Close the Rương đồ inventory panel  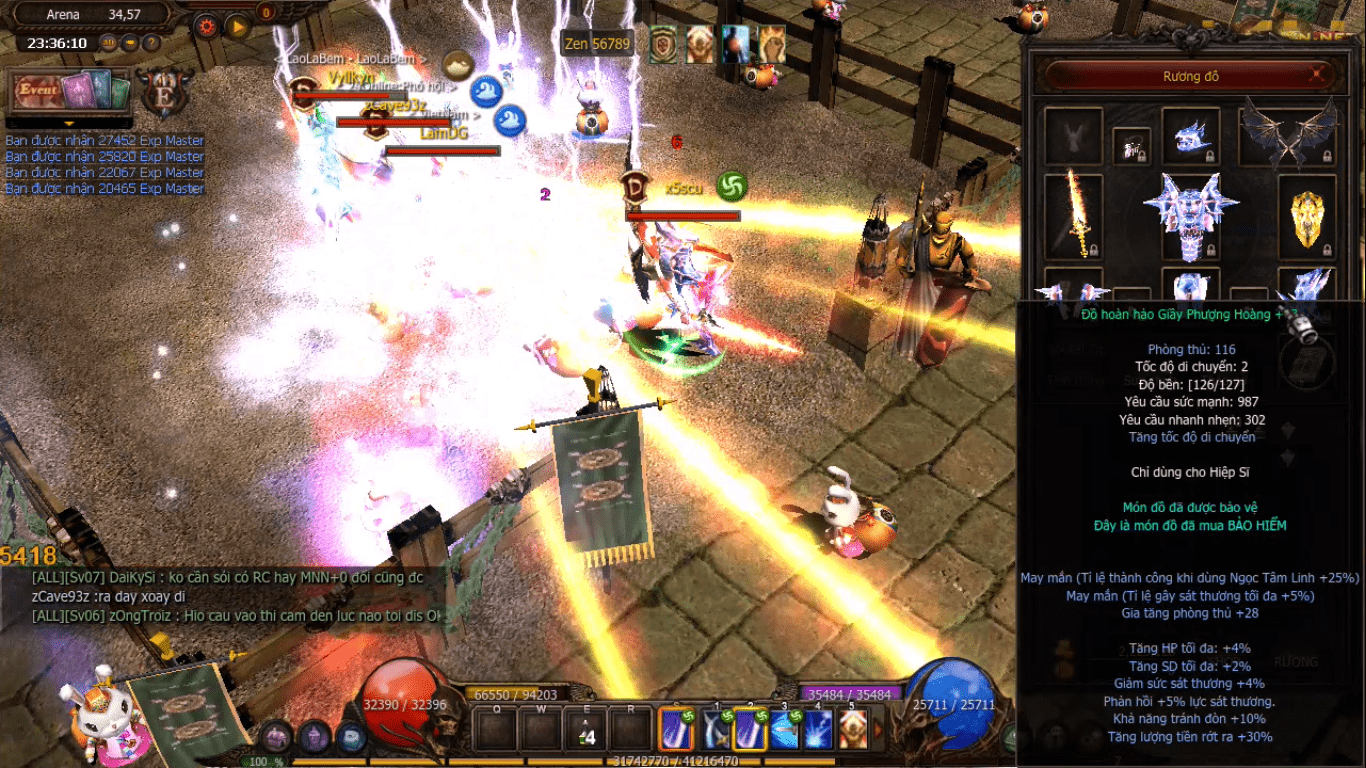(x=1318, y=75)
